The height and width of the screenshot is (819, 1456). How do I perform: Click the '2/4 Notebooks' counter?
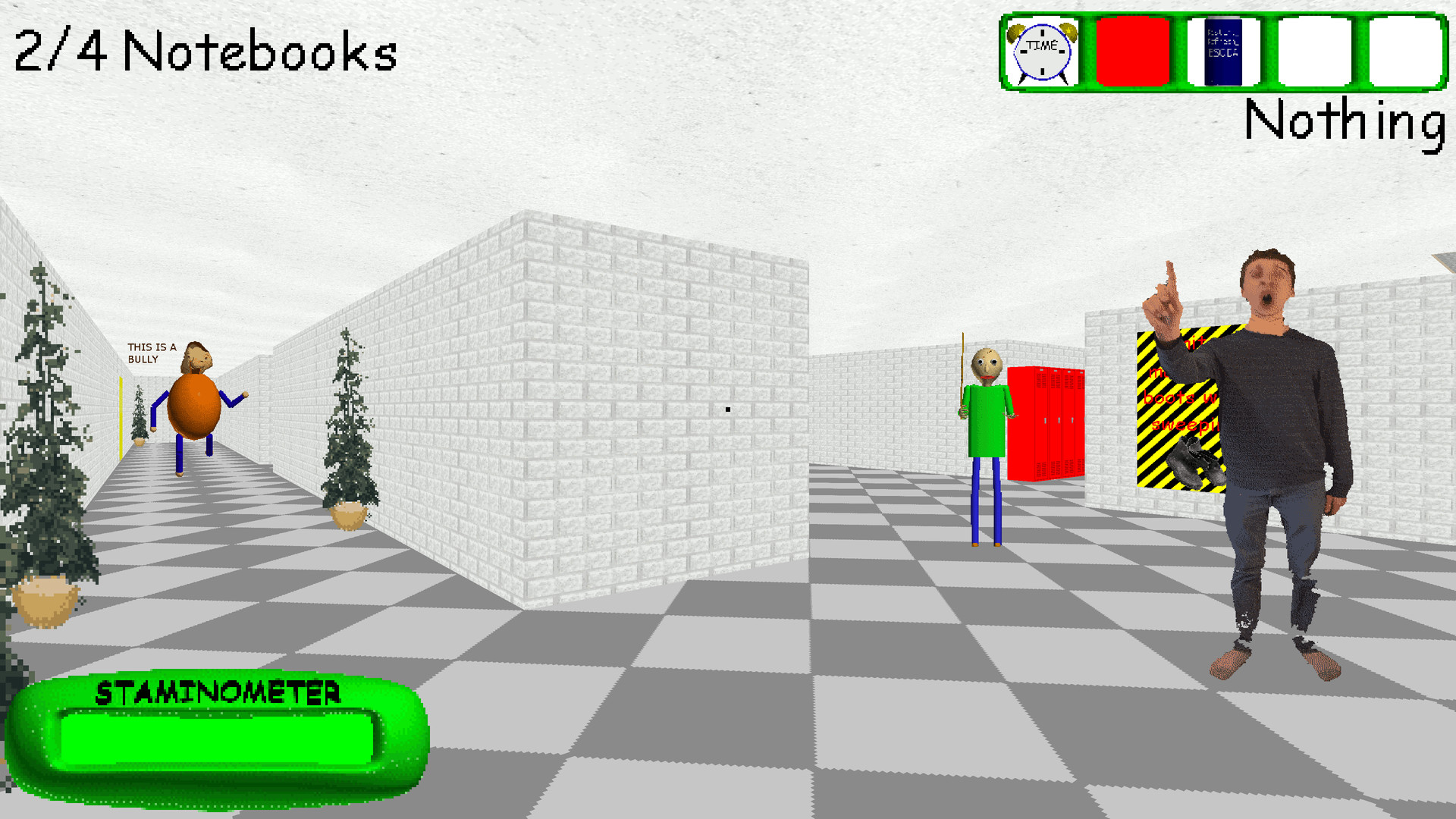pyautogui.click(x=205, y=53)
